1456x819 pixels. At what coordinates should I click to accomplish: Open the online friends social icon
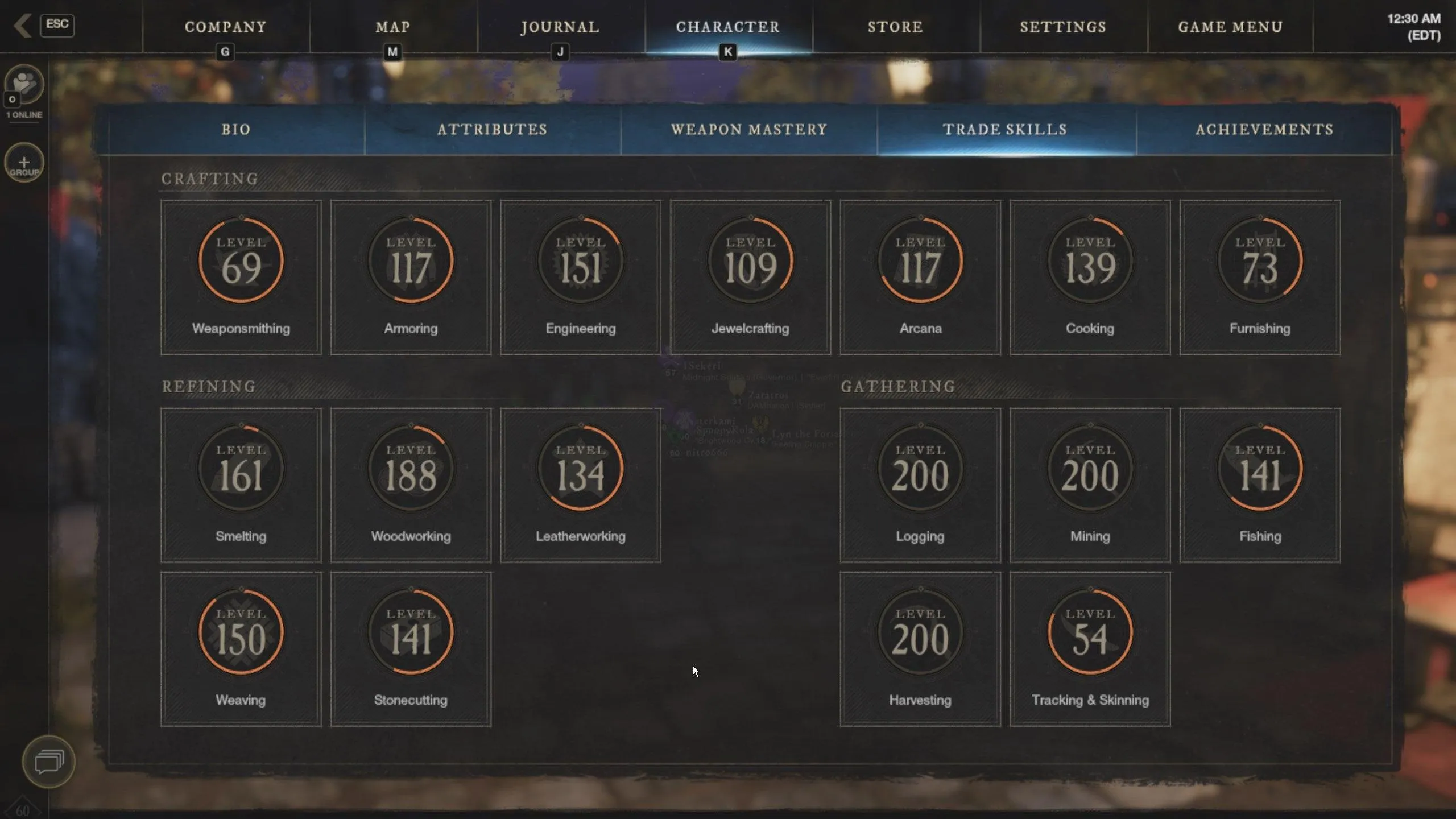[24, 85]
